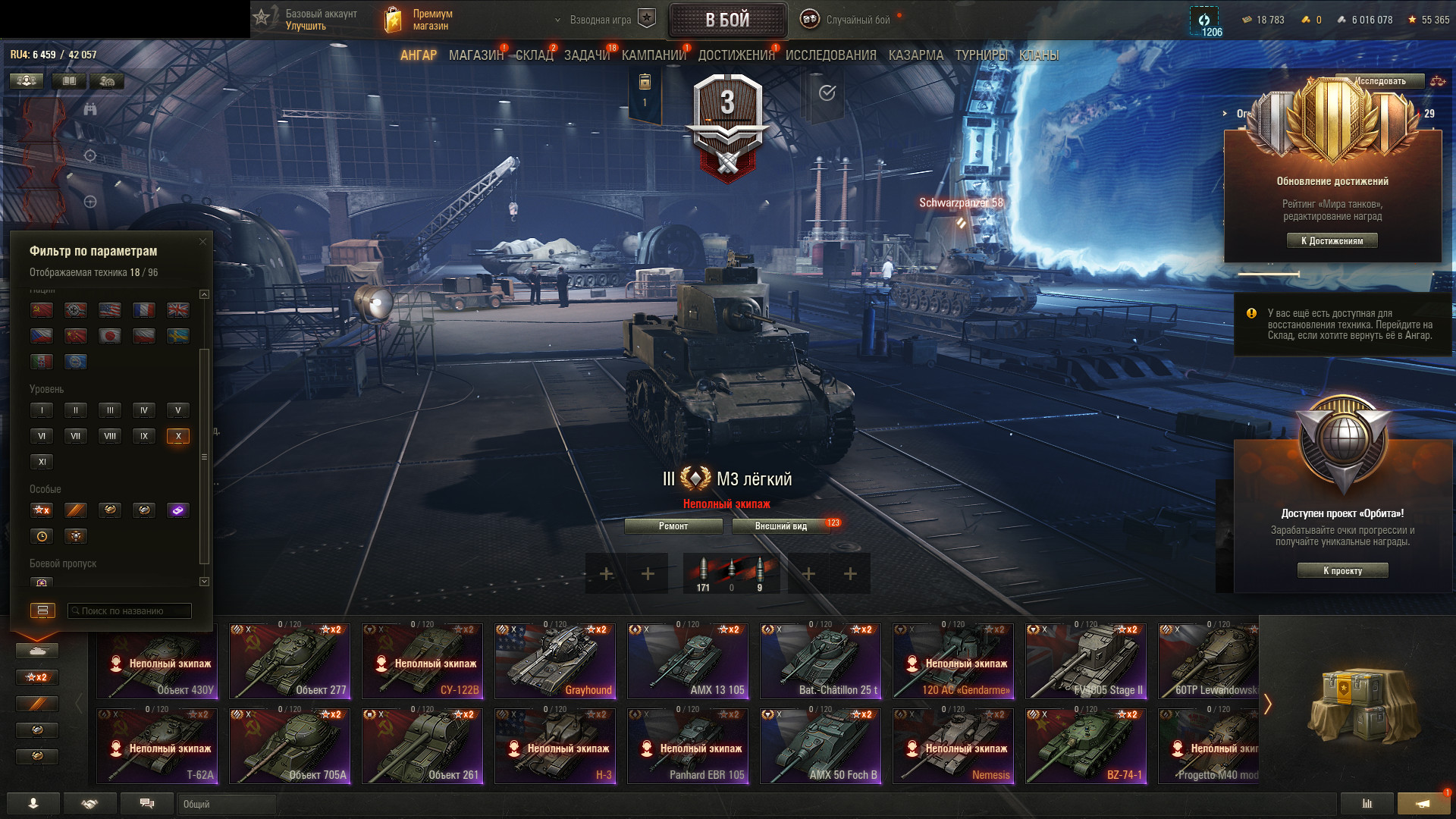
Task: Toggle the tier X level filter
Action: (178, 436)
